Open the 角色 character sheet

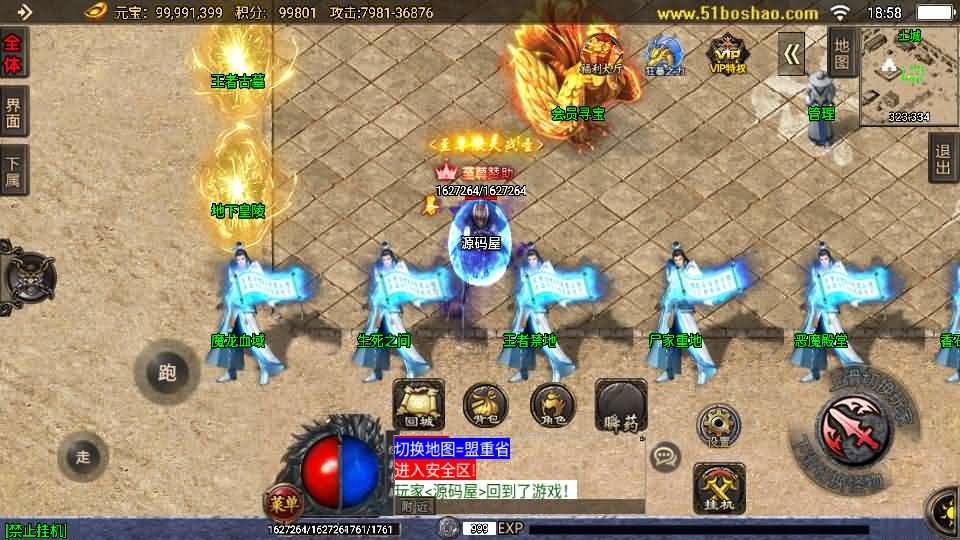552,405
